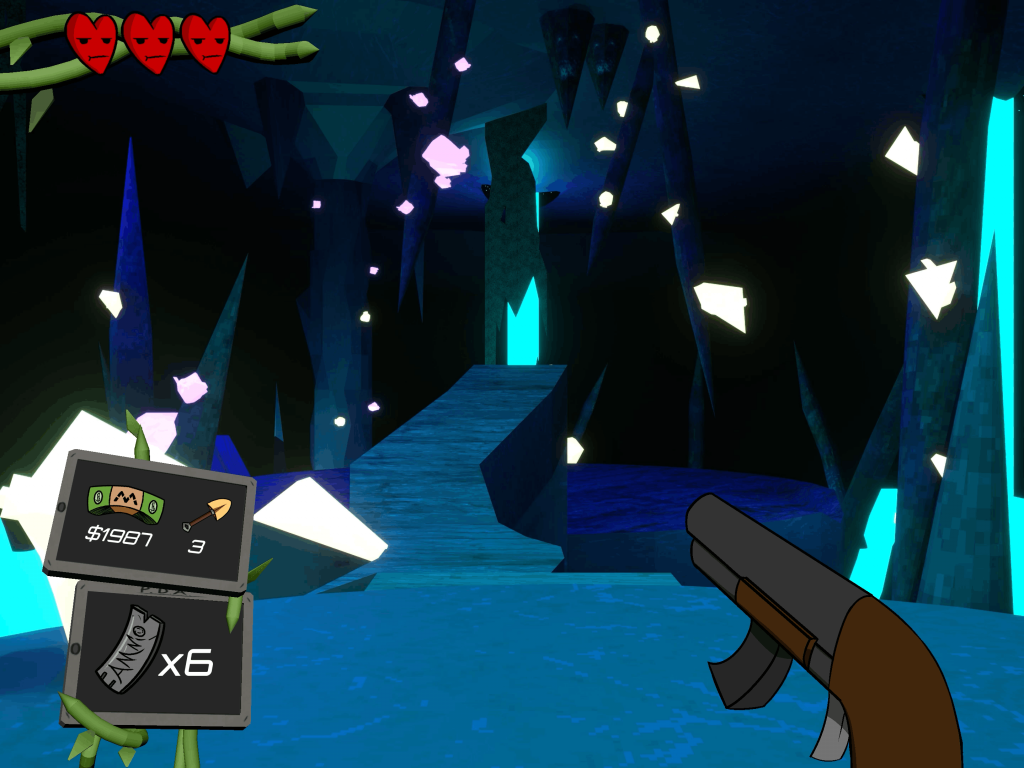Screen dimensions: 1024x768
Task: Click the ammo magazine icon
Action: coord(129,656)
